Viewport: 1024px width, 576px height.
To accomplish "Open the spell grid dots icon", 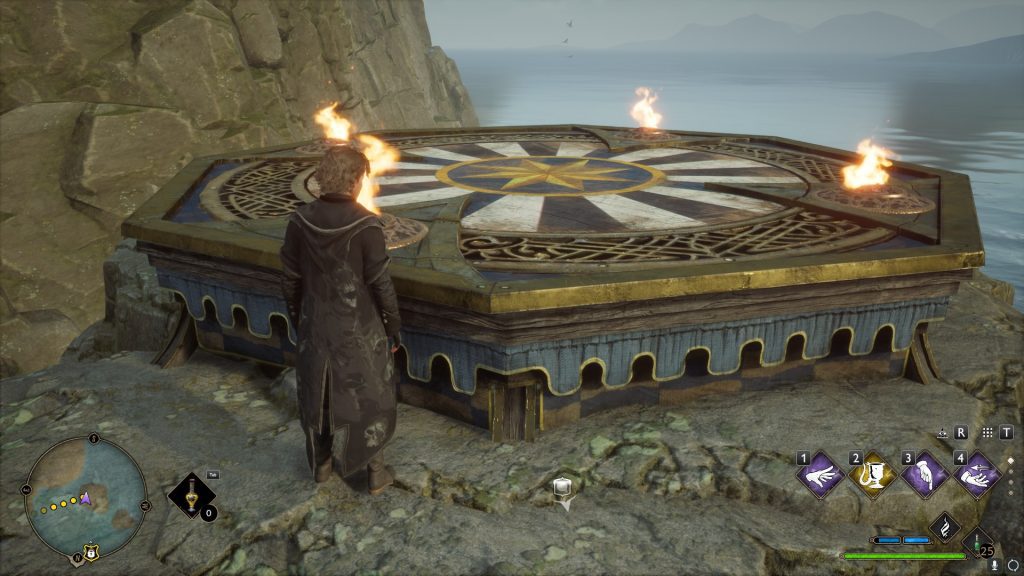I will coord(987,432).
